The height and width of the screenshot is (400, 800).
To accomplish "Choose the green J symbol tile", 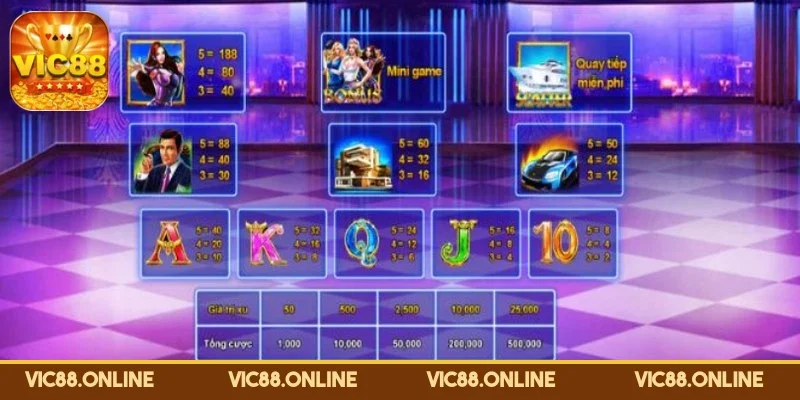I will [x=474, y=243].
